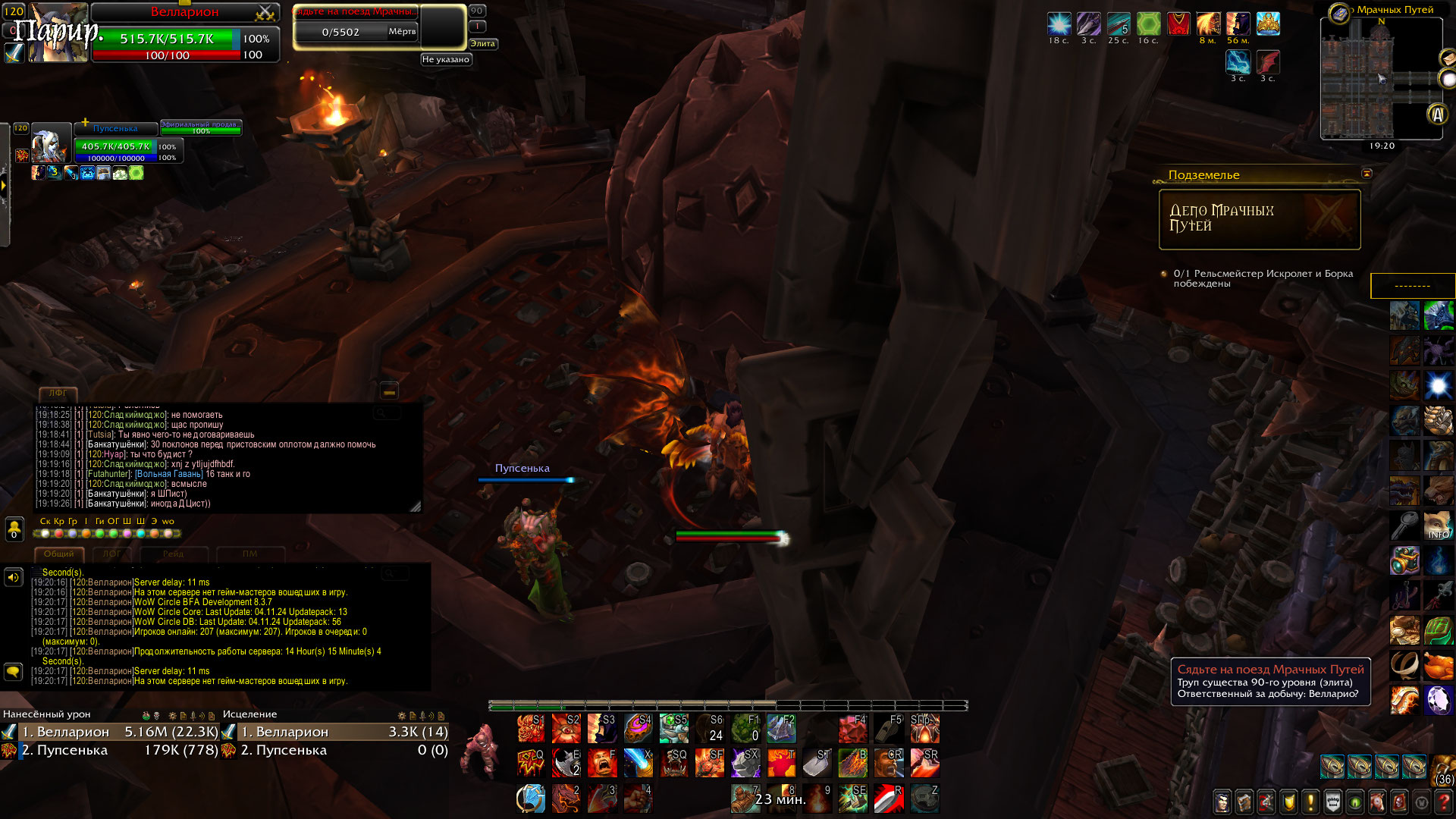Image resolution: width=1456 pixels, height=819 pixels.
Task: Open the backpack bag showing 36 slots
Action: point(1443,768)
